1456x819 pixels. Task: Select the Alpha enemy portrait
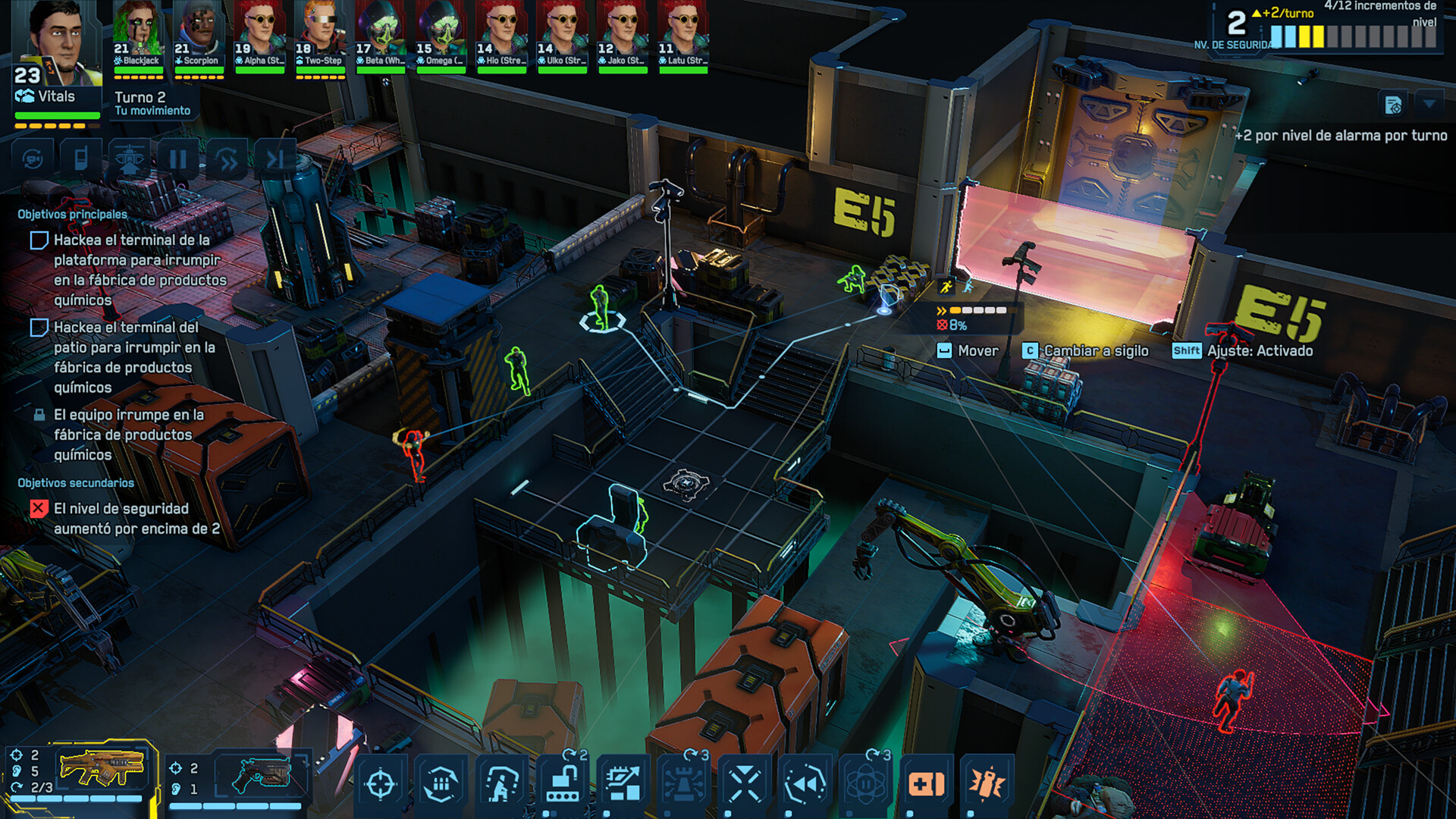259,36
